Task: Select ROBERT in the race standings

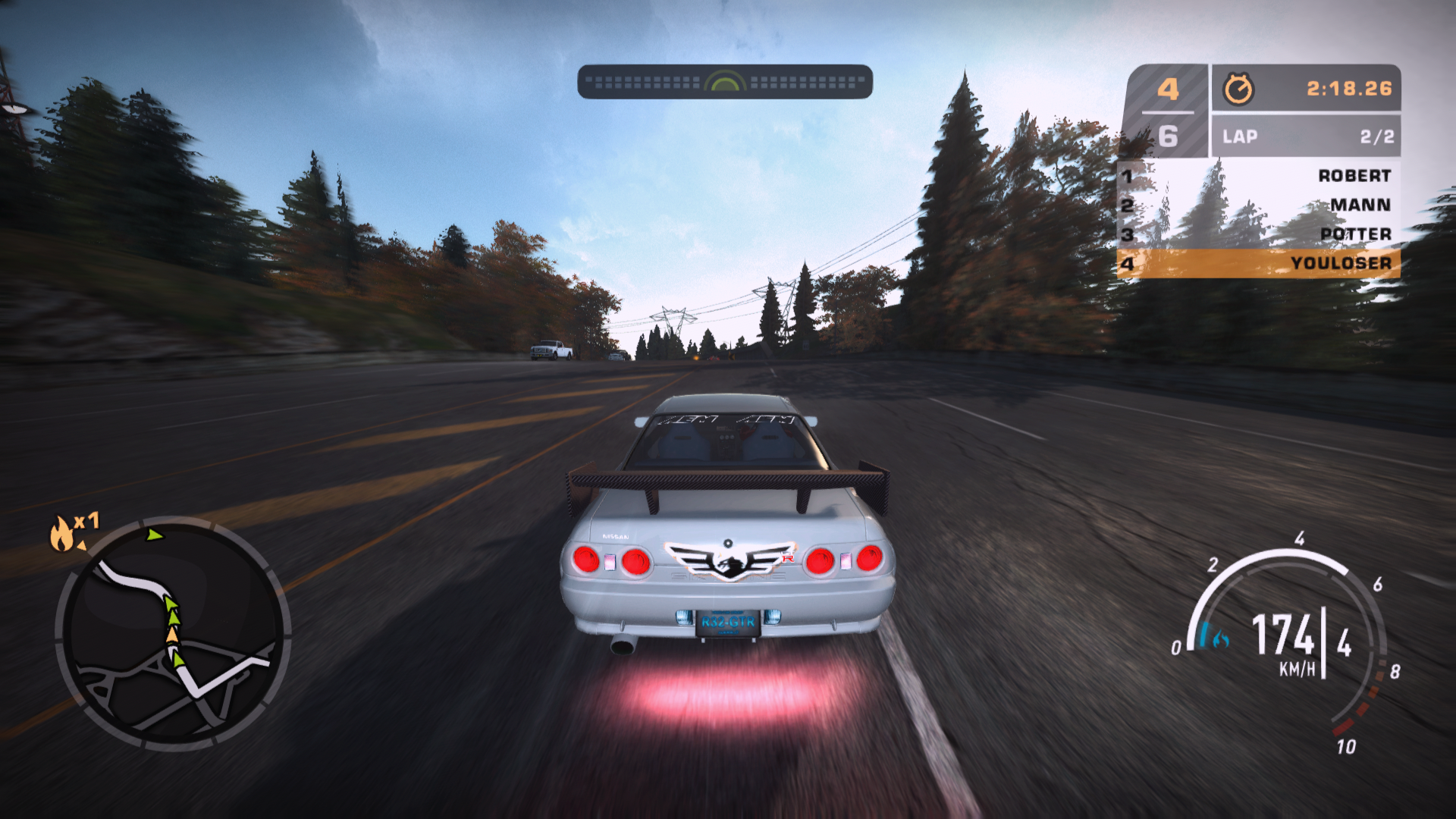Action: [x=1354, y=176]
